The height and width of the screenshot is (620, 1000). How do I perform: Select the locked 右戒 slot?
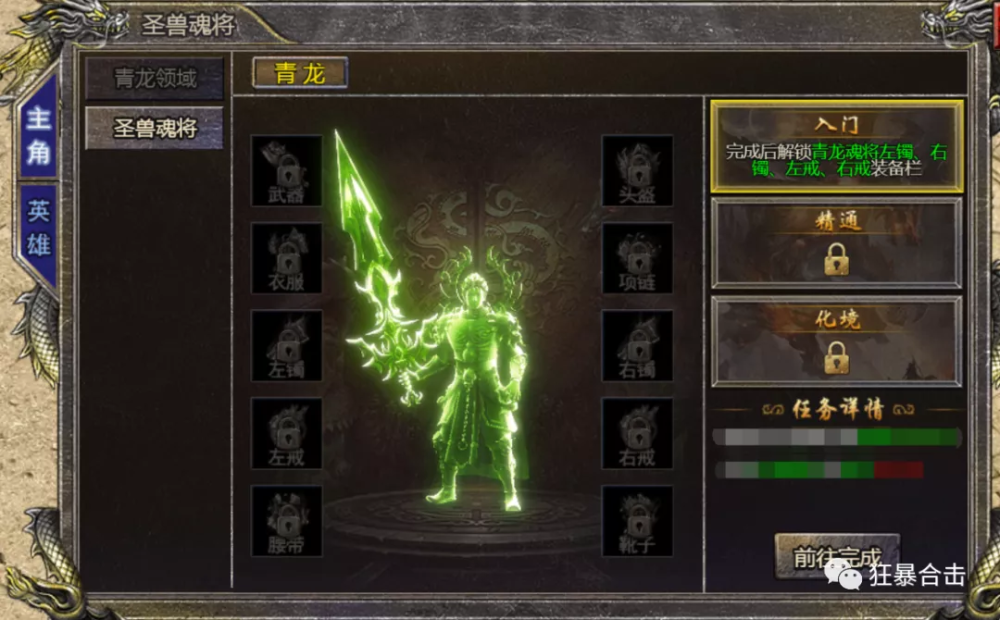click(x=637, y=433)
